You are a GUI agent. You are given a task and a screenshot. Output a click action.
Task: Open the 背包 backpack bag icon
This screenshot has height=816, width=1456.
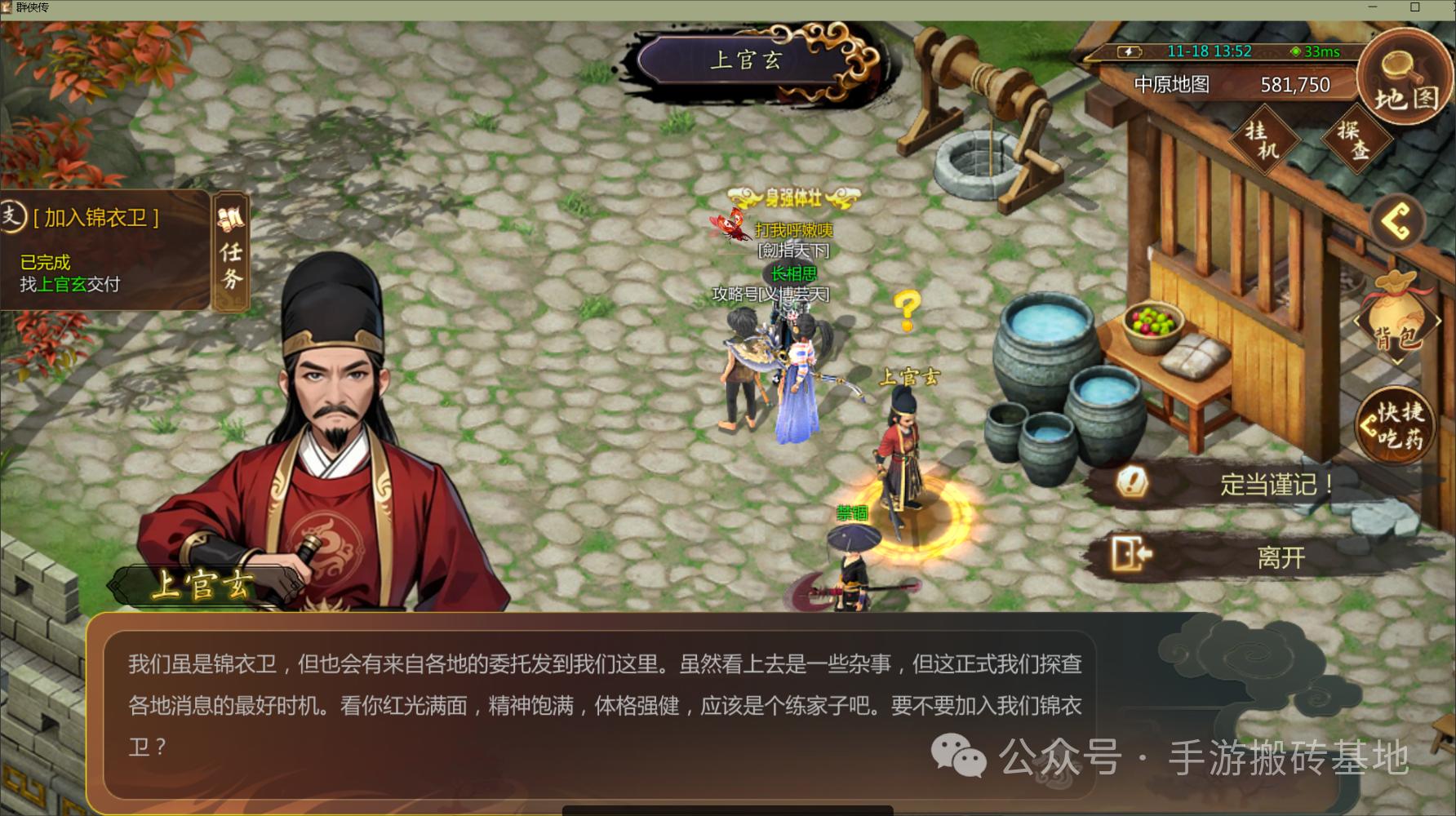coord(1397,318)
